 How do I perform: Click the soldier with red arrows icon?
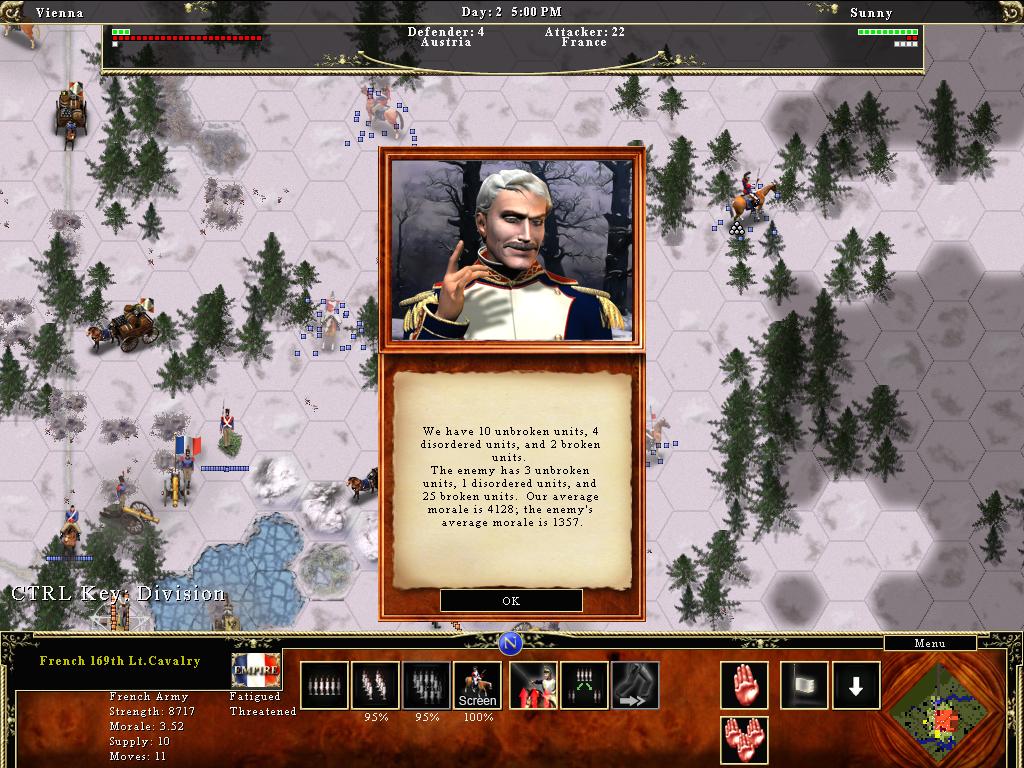[x=533, y=685]
